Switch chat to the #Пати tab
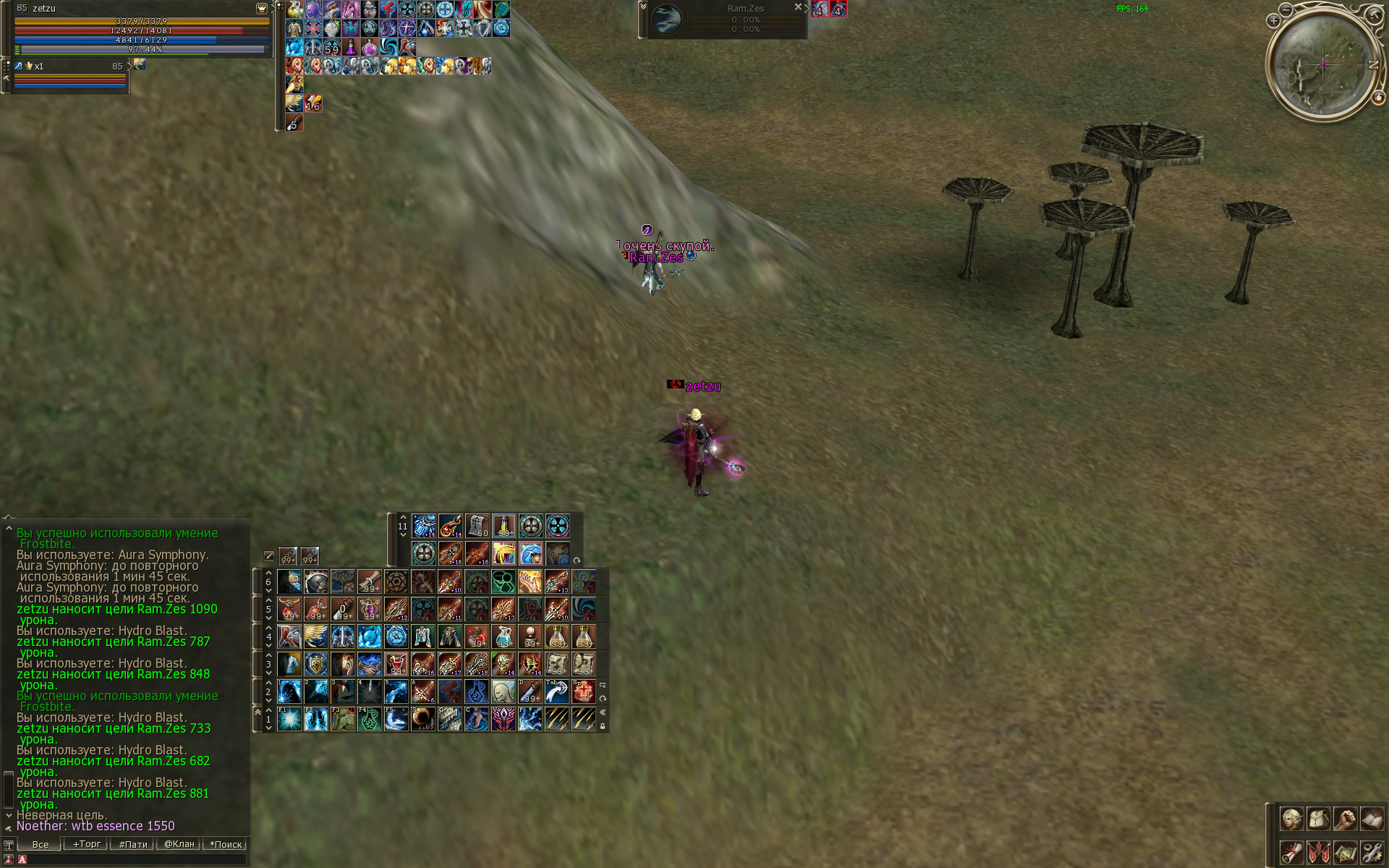The height and width of the screenshot is (868, 1389). [x=133, y=844]
